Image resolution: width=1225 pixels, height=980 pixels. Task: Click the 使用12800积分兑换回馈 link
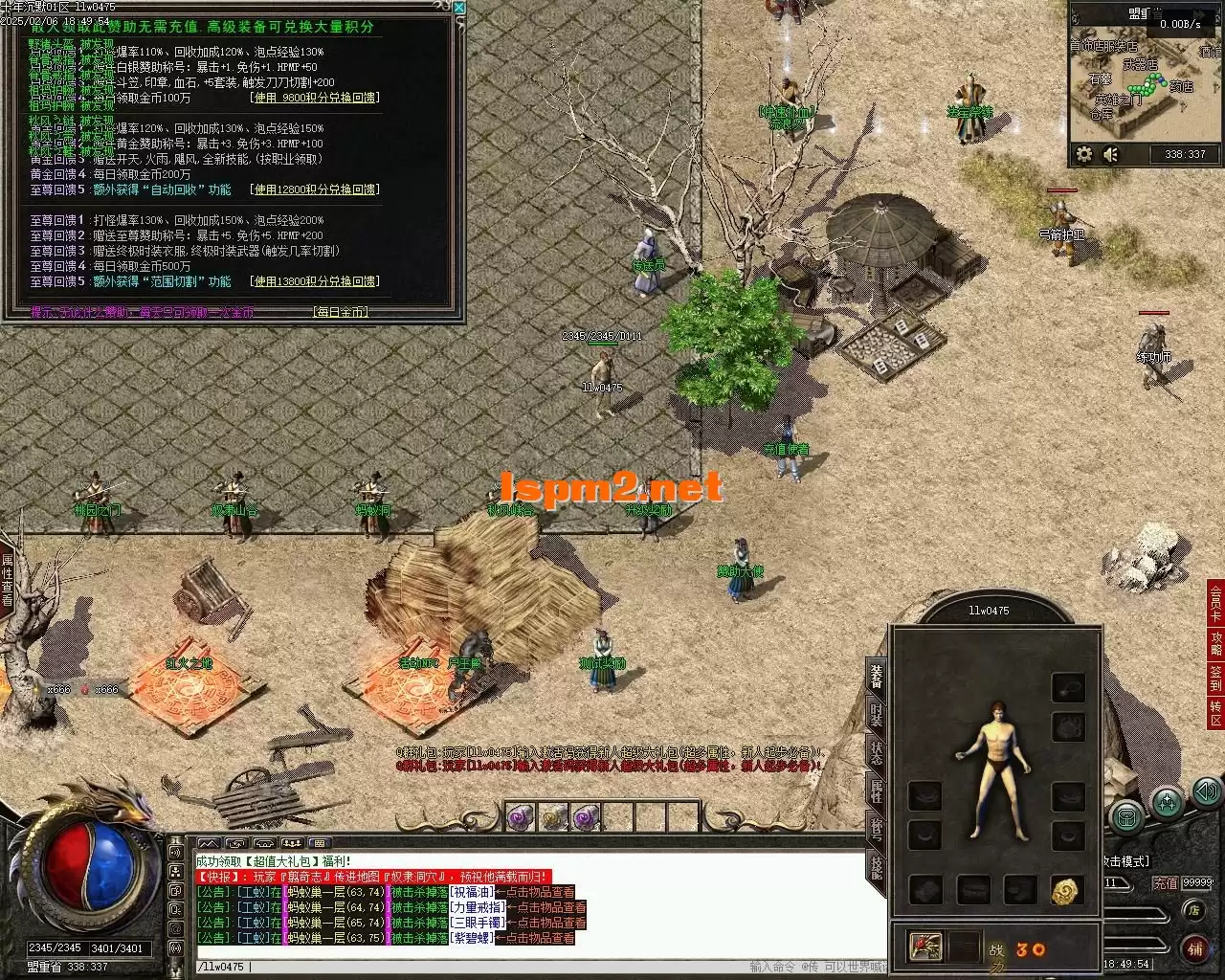pyautogui.click(x=314, y=189)
